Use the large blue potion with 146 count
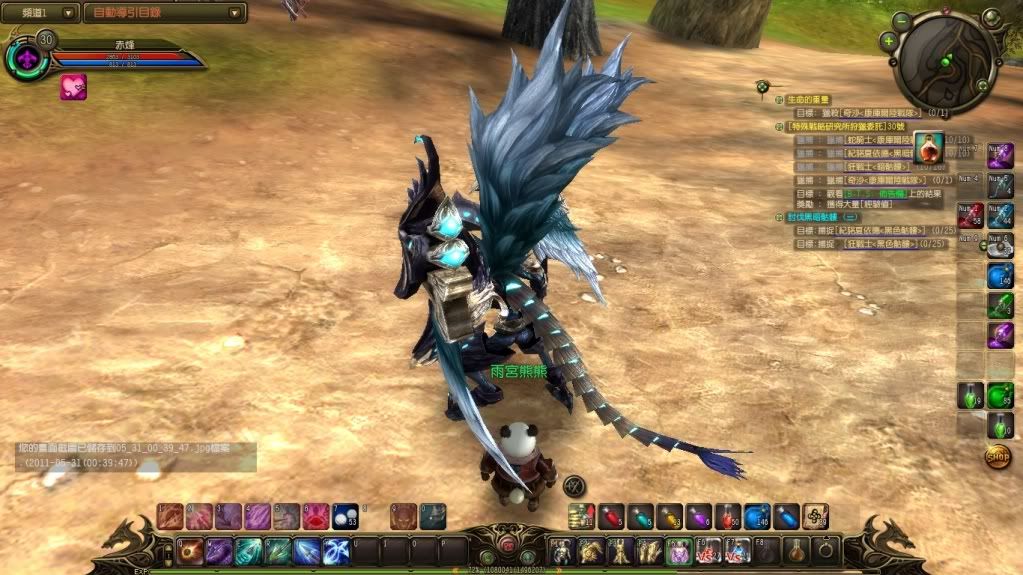 (757, 516)
